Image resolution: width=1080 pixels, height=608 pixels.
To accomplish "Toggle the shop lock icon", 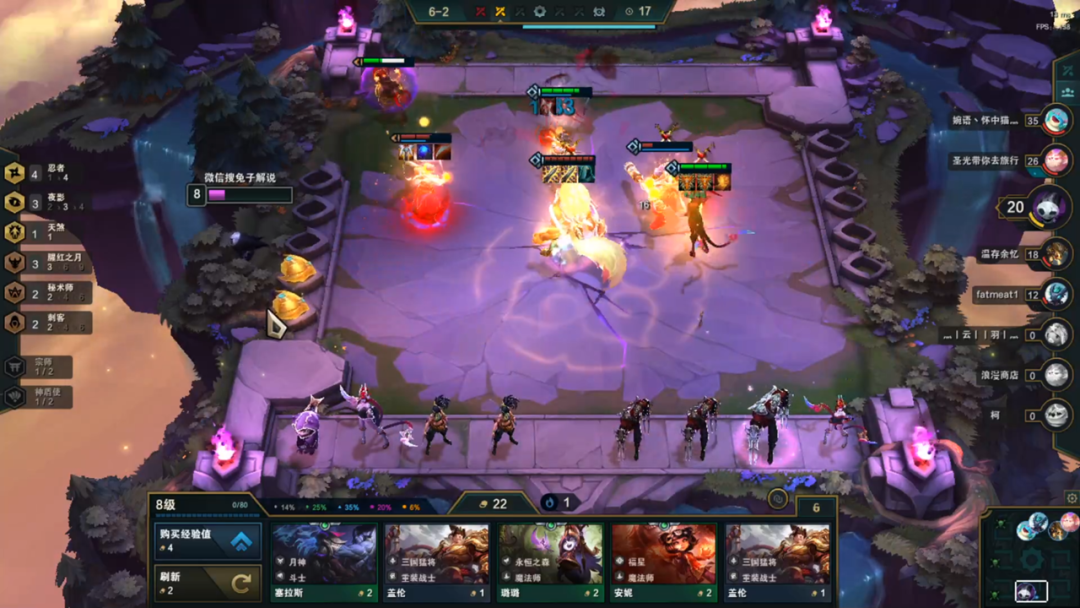I will coord(778,497).
